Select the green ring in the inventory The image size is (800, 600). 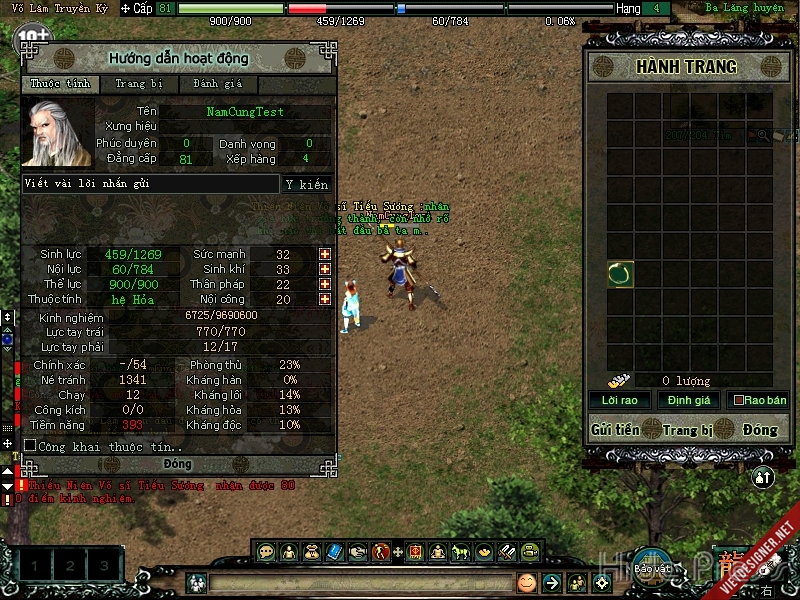(620, 274)
